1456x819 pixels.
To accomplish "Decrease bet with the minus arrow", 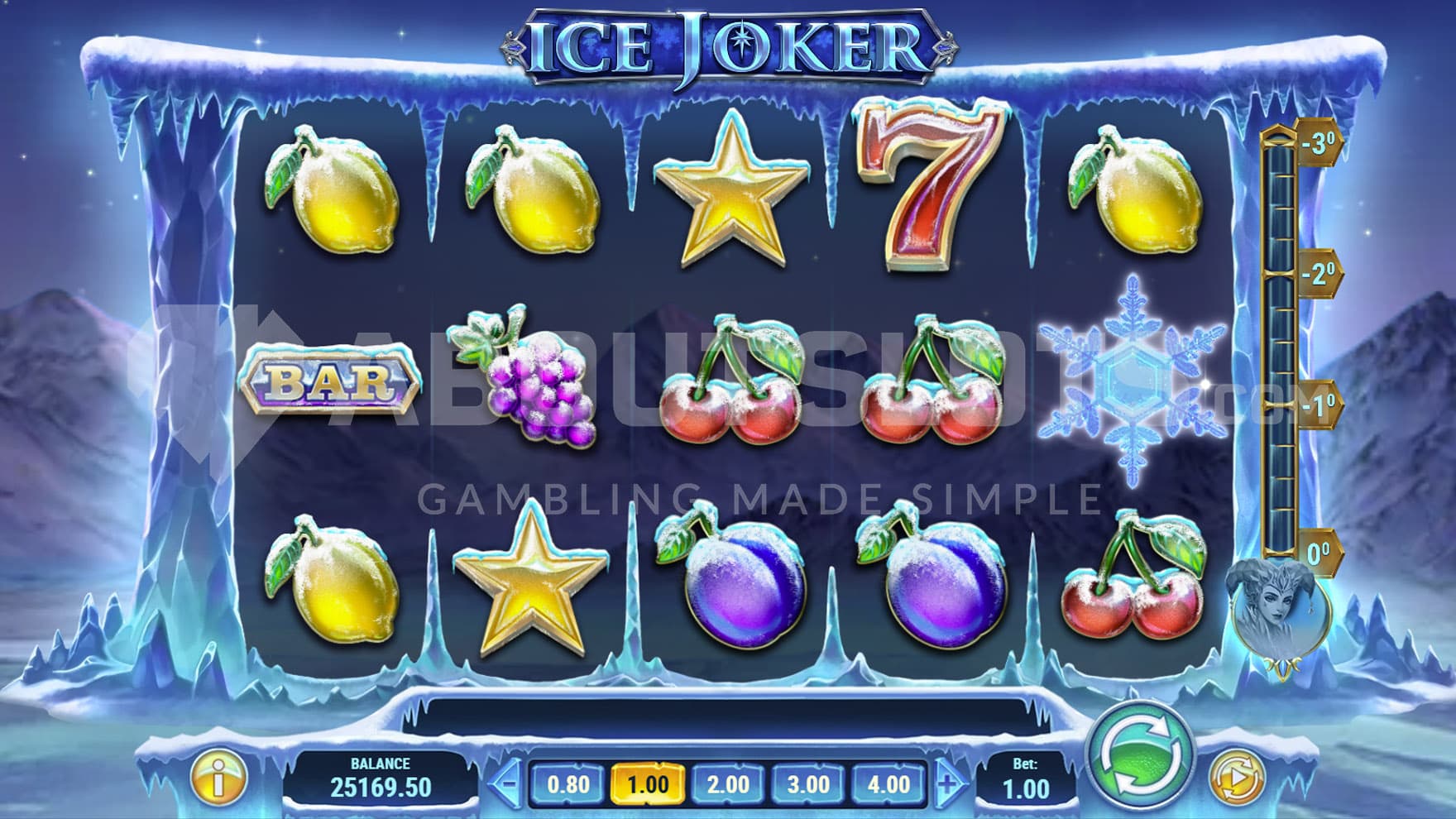I will click(508, 783).
